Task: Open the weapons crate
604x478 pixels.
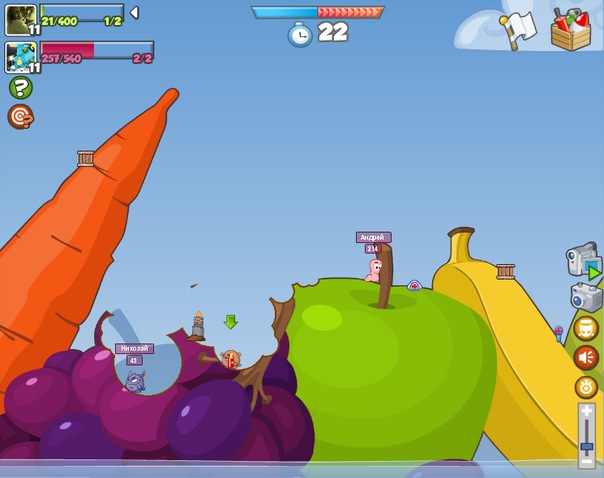Action: 571,28
